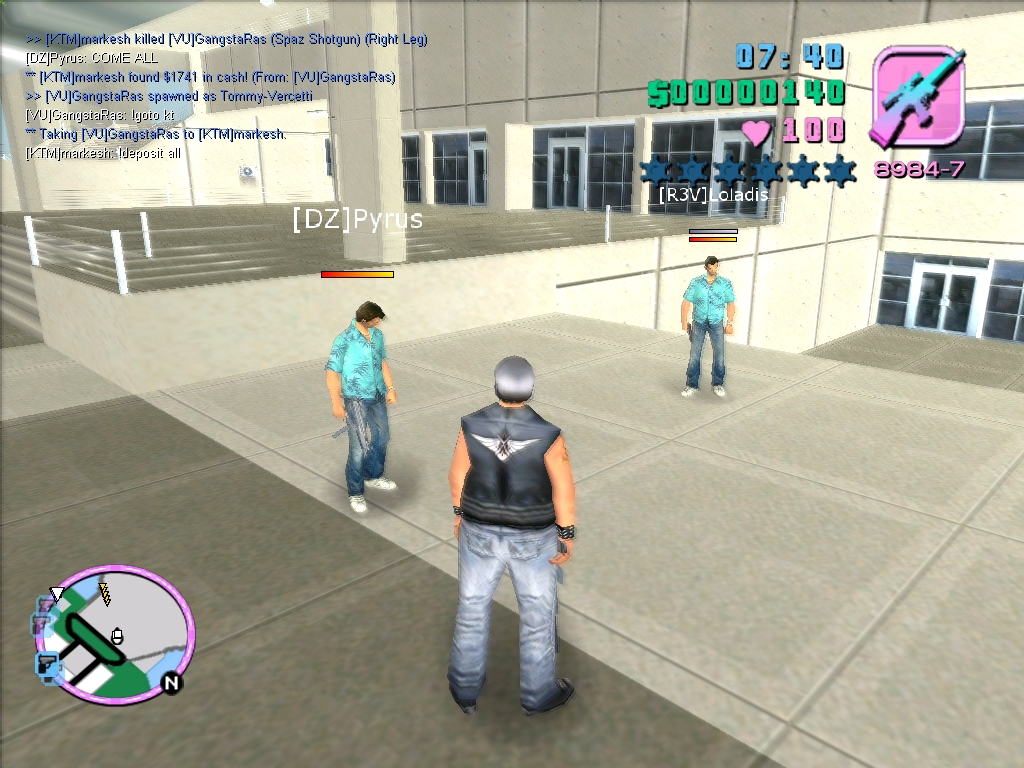The height and width of the screenshot is (768, 1024).
Task: Click the chat message log
Action: tap(227, 97)
